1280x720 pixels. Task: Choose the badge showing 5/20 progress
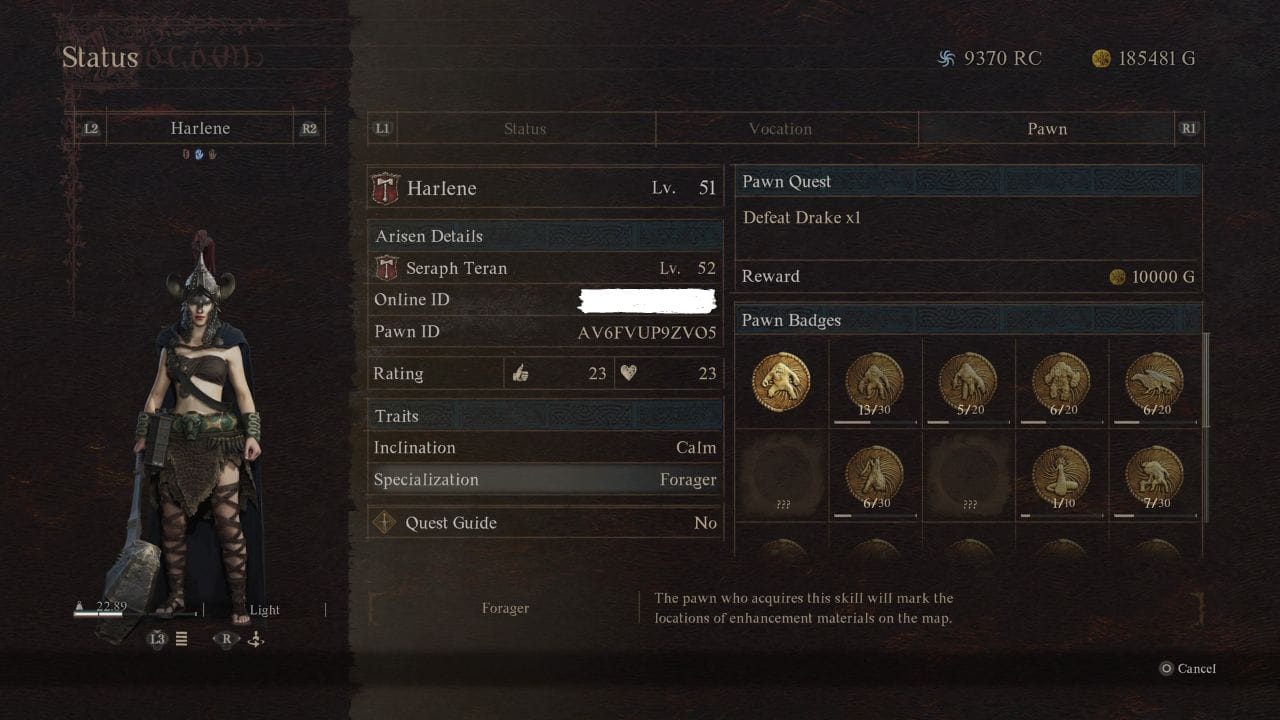point(968,383)
